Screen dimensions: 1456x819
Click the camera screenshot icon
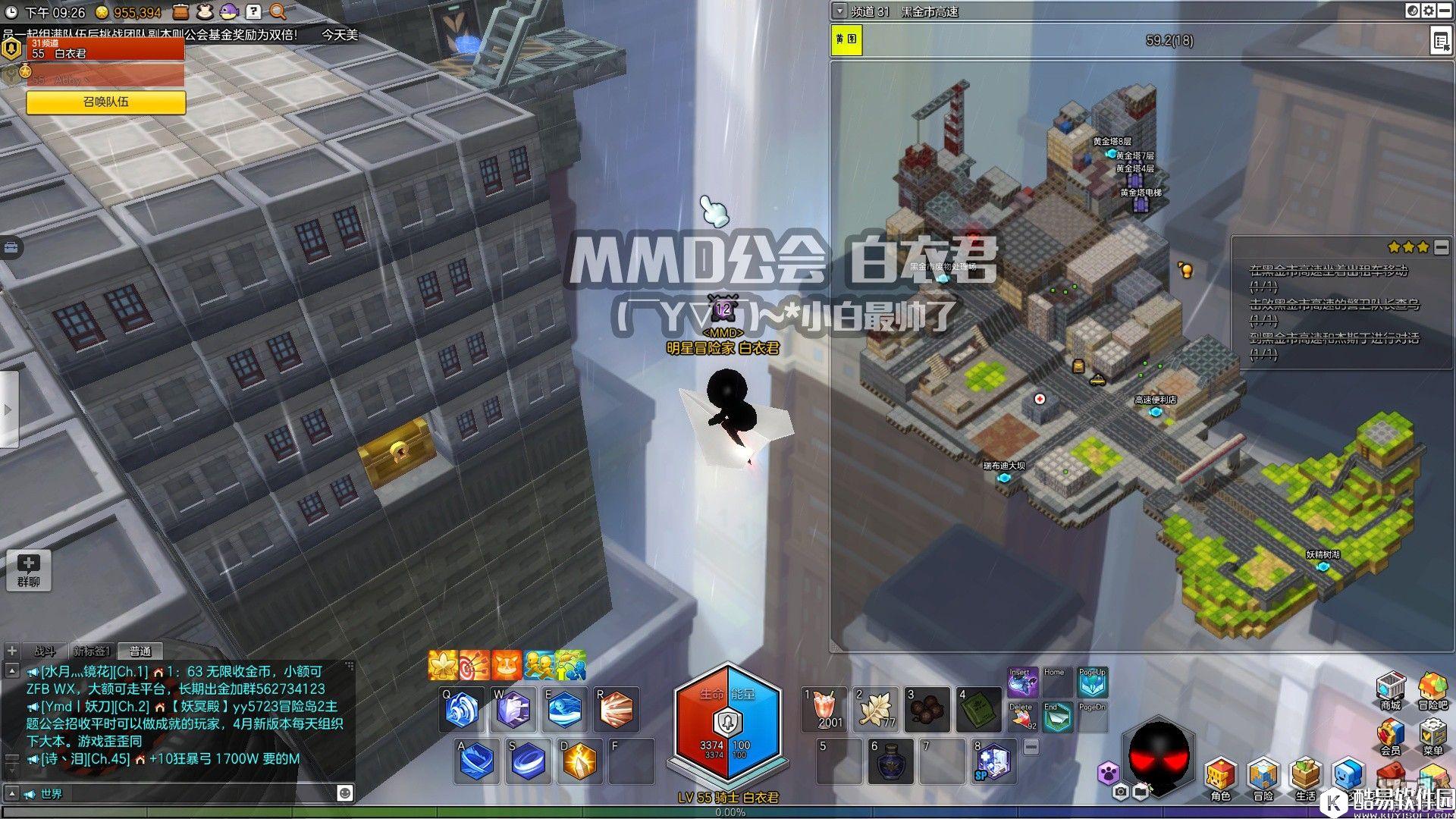point(1121,792)
